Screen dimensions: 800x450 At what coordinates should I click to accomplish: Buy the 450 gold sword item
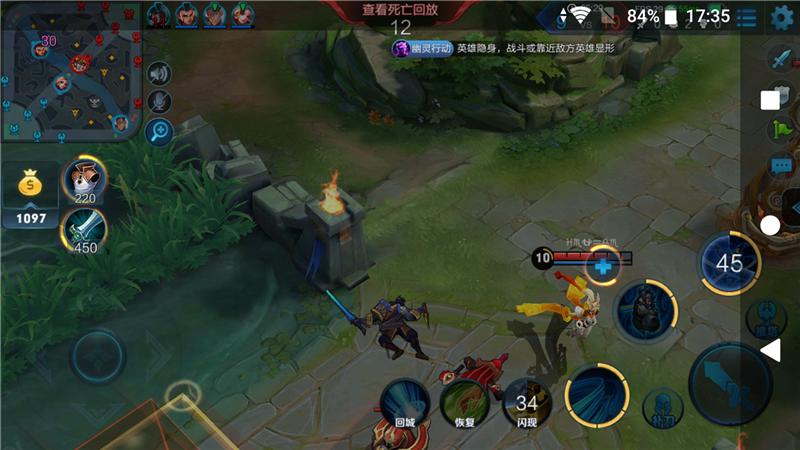(84, 230)
